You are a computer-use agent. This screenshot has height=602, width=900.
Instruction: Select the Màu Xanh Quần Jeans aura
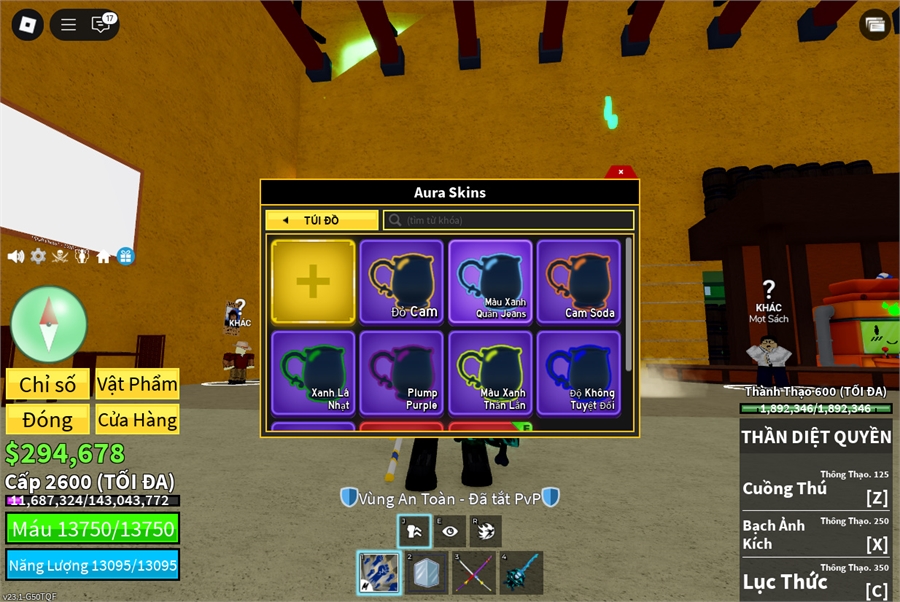(x=490, y=281)
